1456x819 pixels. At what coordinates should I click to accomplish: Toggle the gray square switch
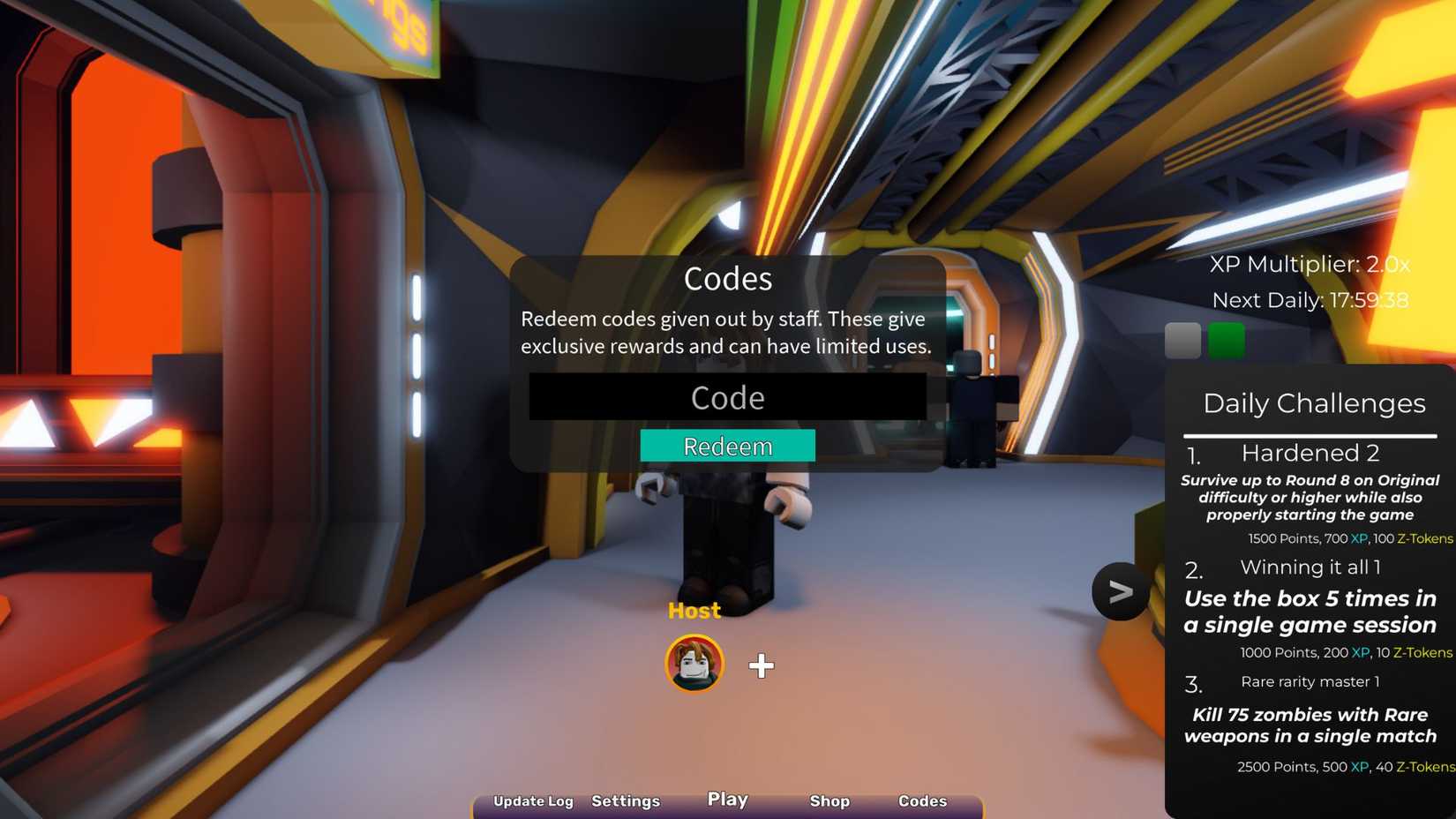tap(1182, 338)
